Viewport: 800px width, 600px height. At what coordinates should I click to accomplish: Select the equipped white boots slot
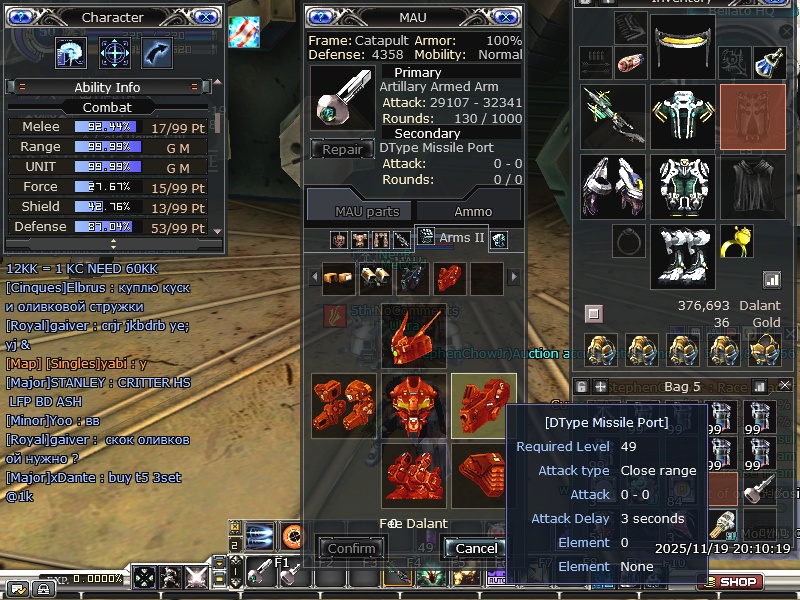click(682, 256)
